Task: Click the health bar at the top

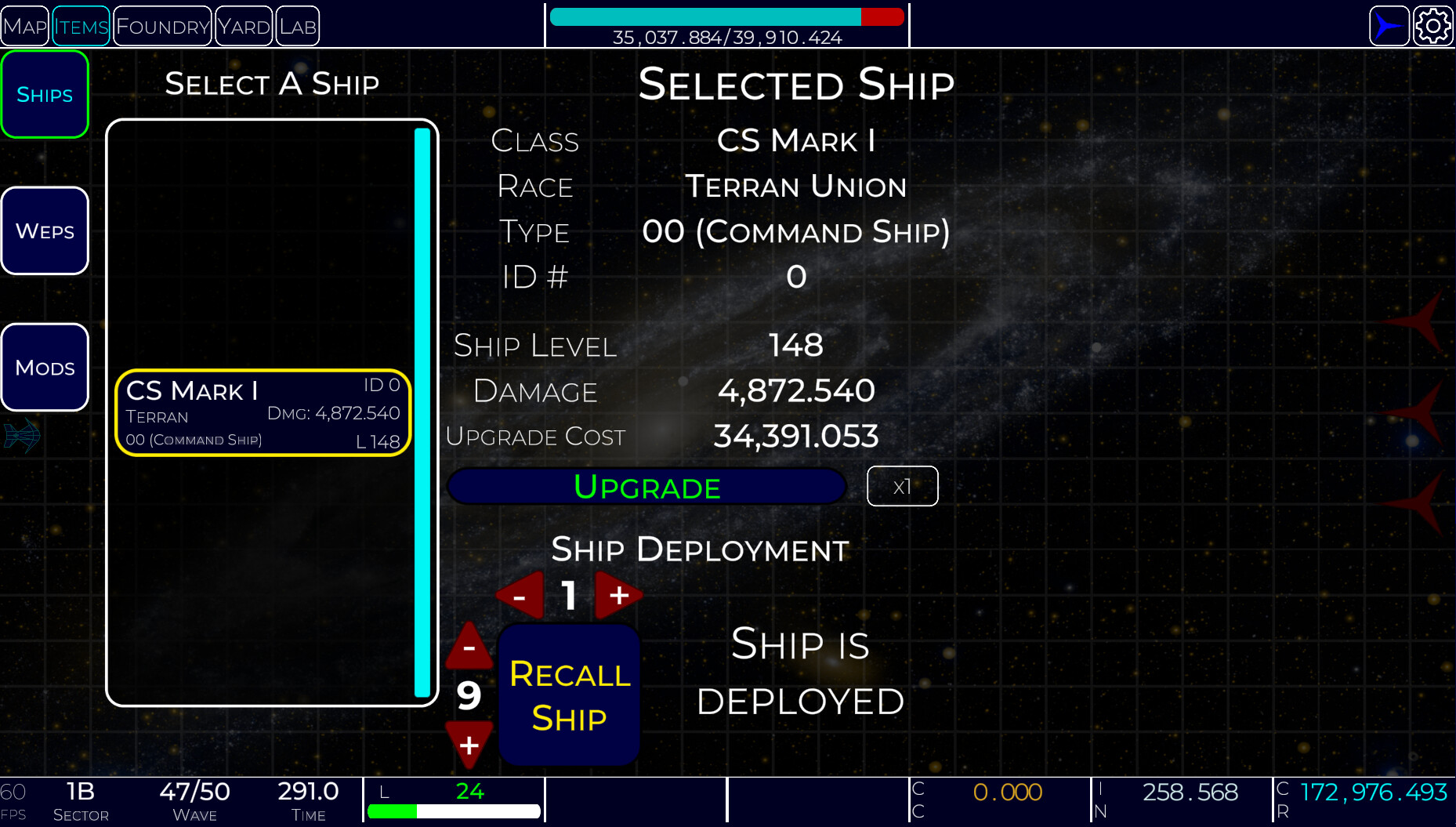Action: 727,15
